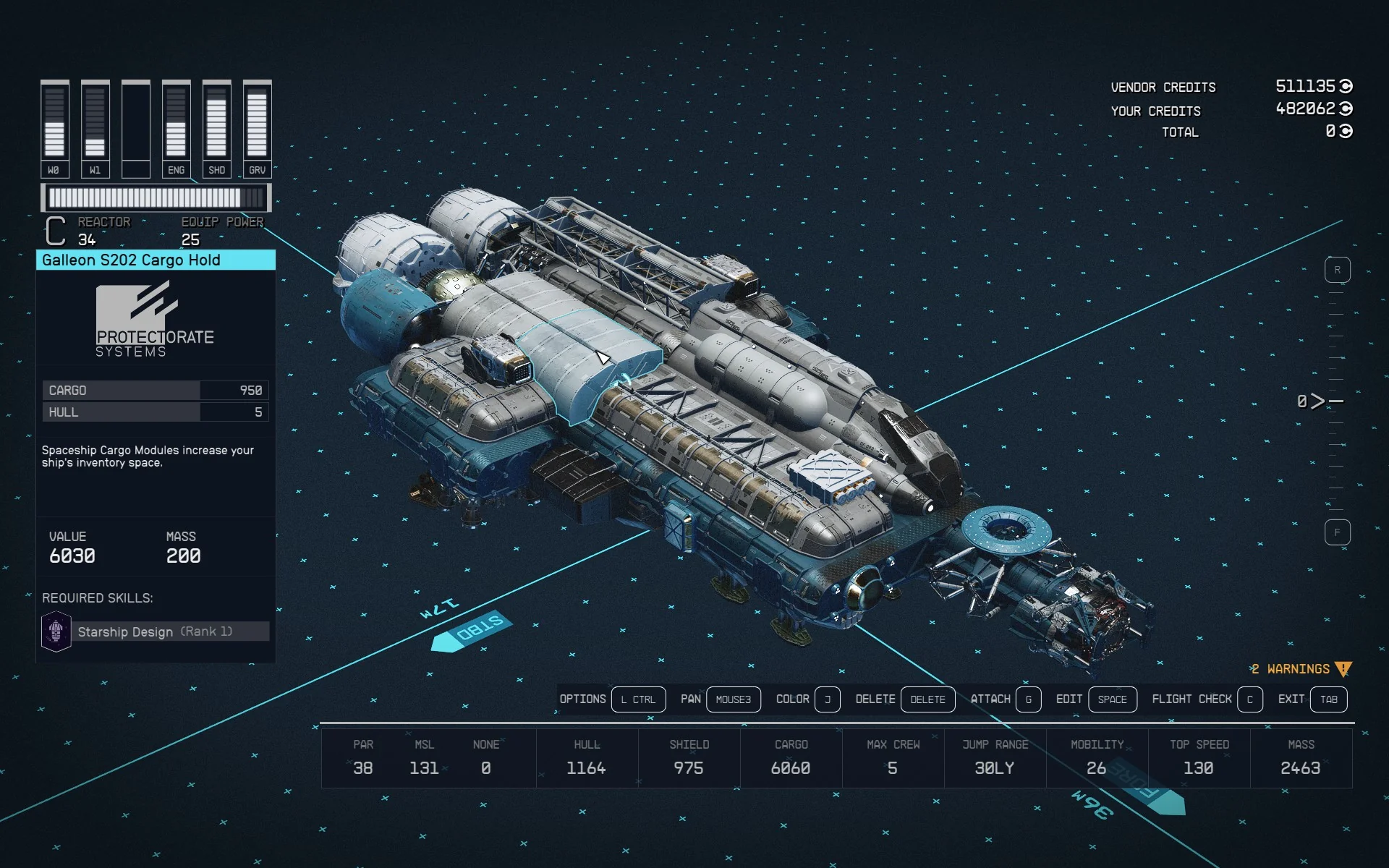Image resolution: width=1389 pixels, height=868 pixels.
Task: Click the 2 Warnings alert triangle
Action: 1341,668
